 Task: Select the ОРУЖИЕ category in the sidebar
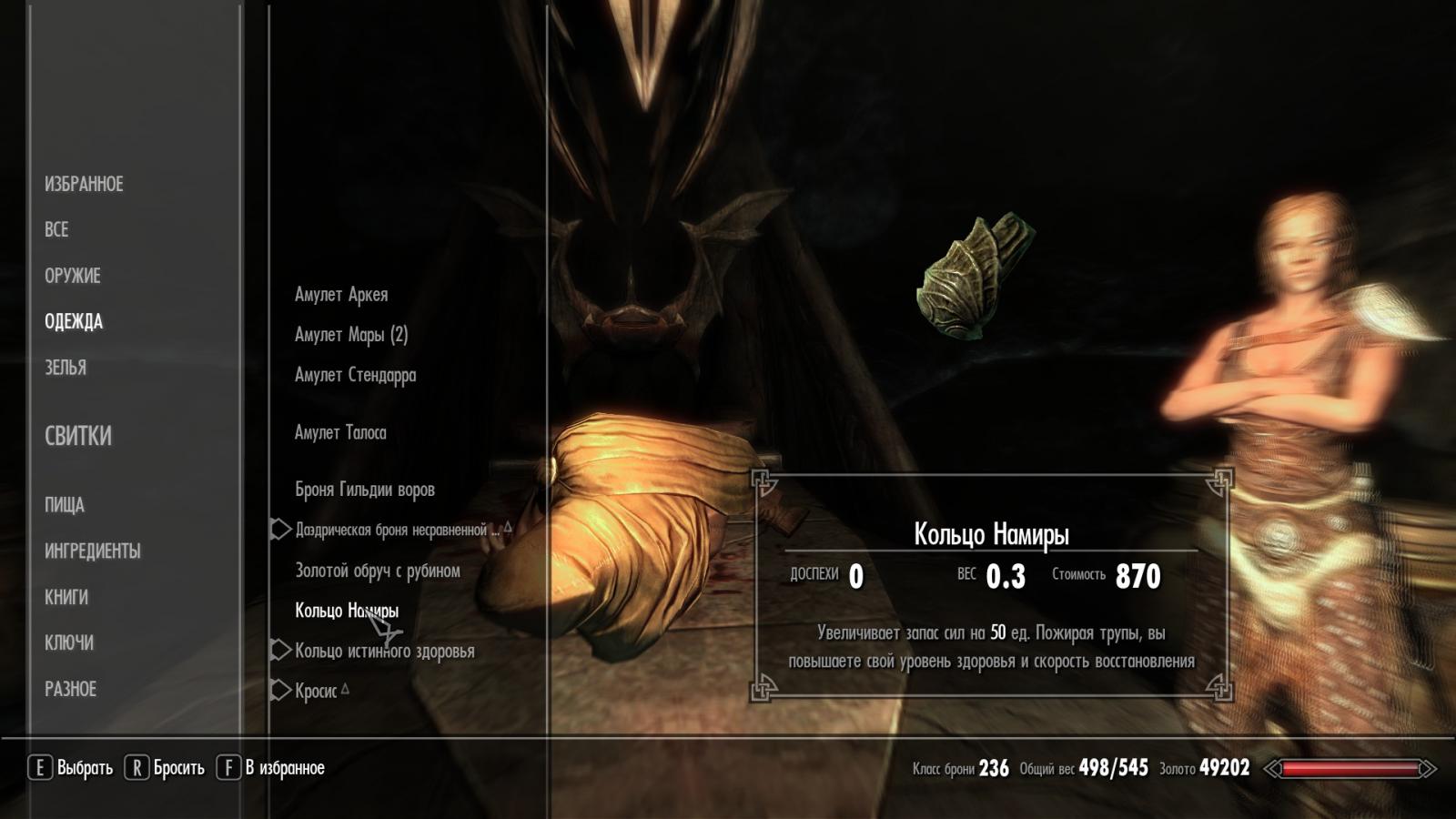tap(76, 276)
